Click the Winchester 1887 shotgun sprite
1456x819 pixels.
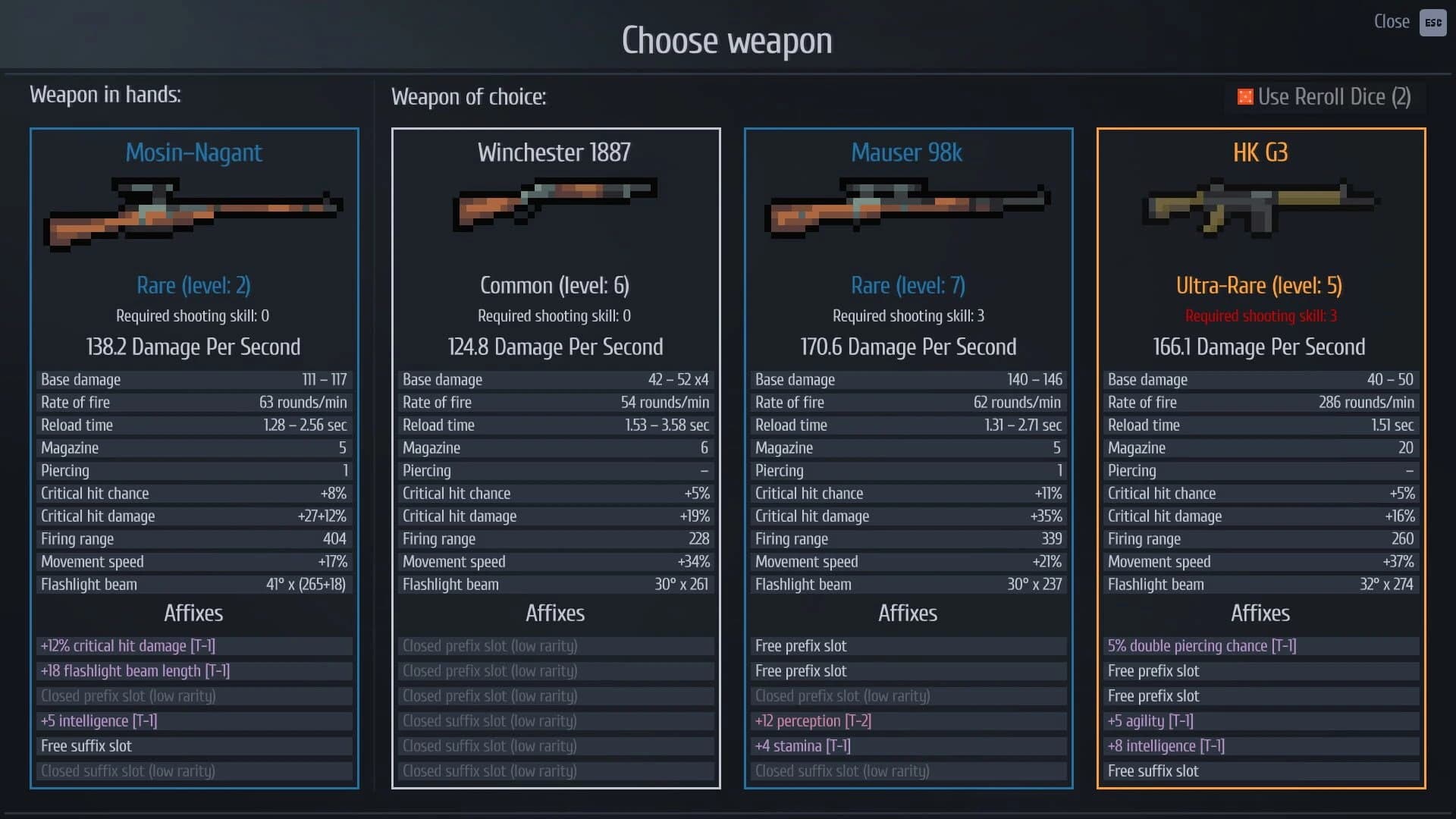click(554, 205)
